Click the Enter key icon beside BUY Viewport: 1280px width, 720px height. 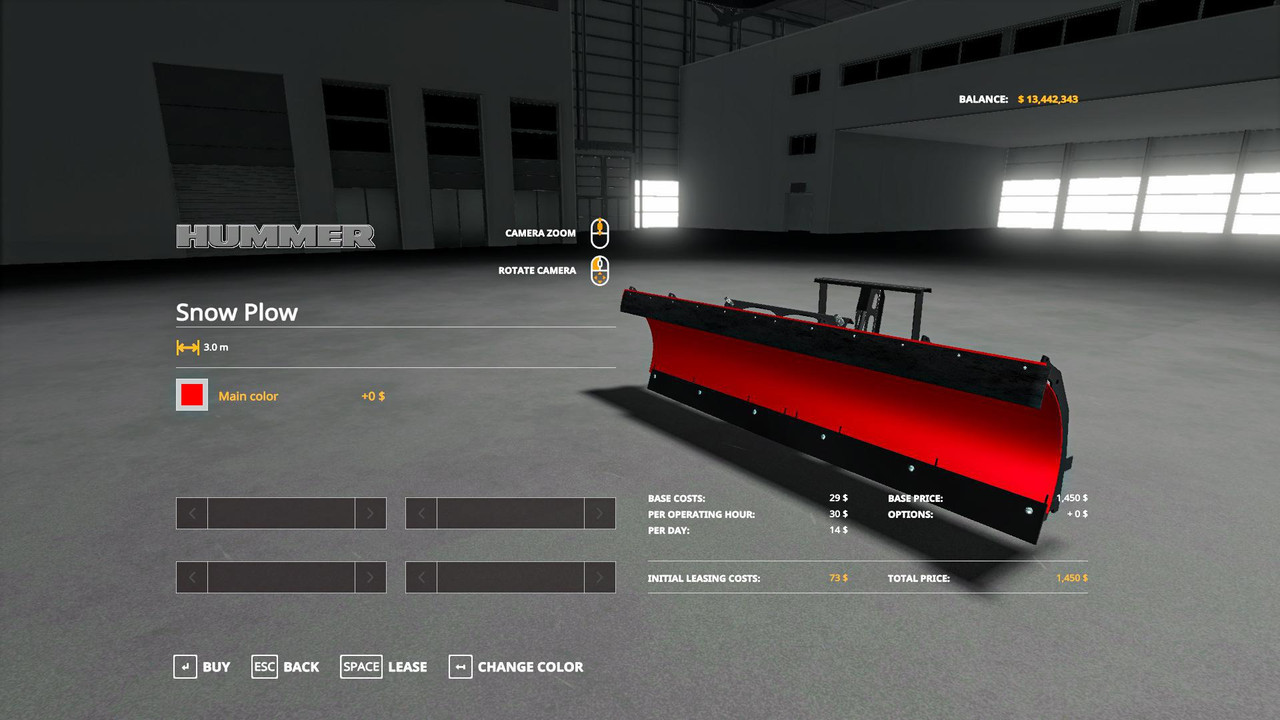tap(186, 667)
